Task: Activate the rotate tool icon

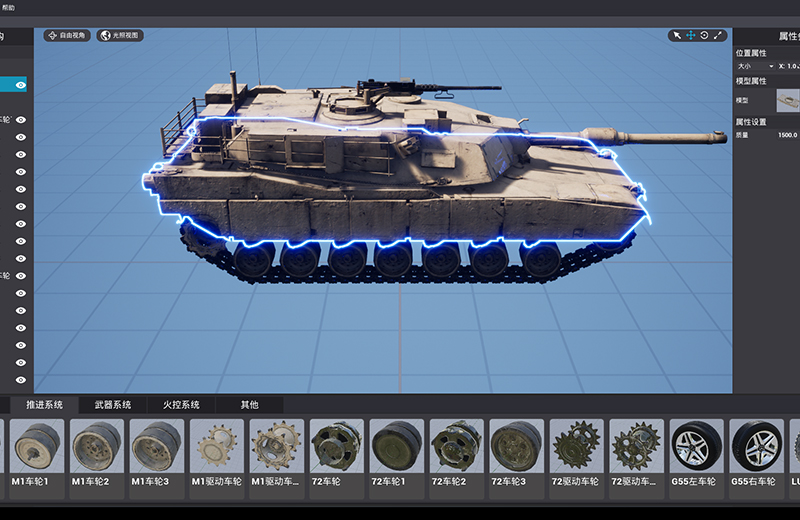Action: coord(704,35)
